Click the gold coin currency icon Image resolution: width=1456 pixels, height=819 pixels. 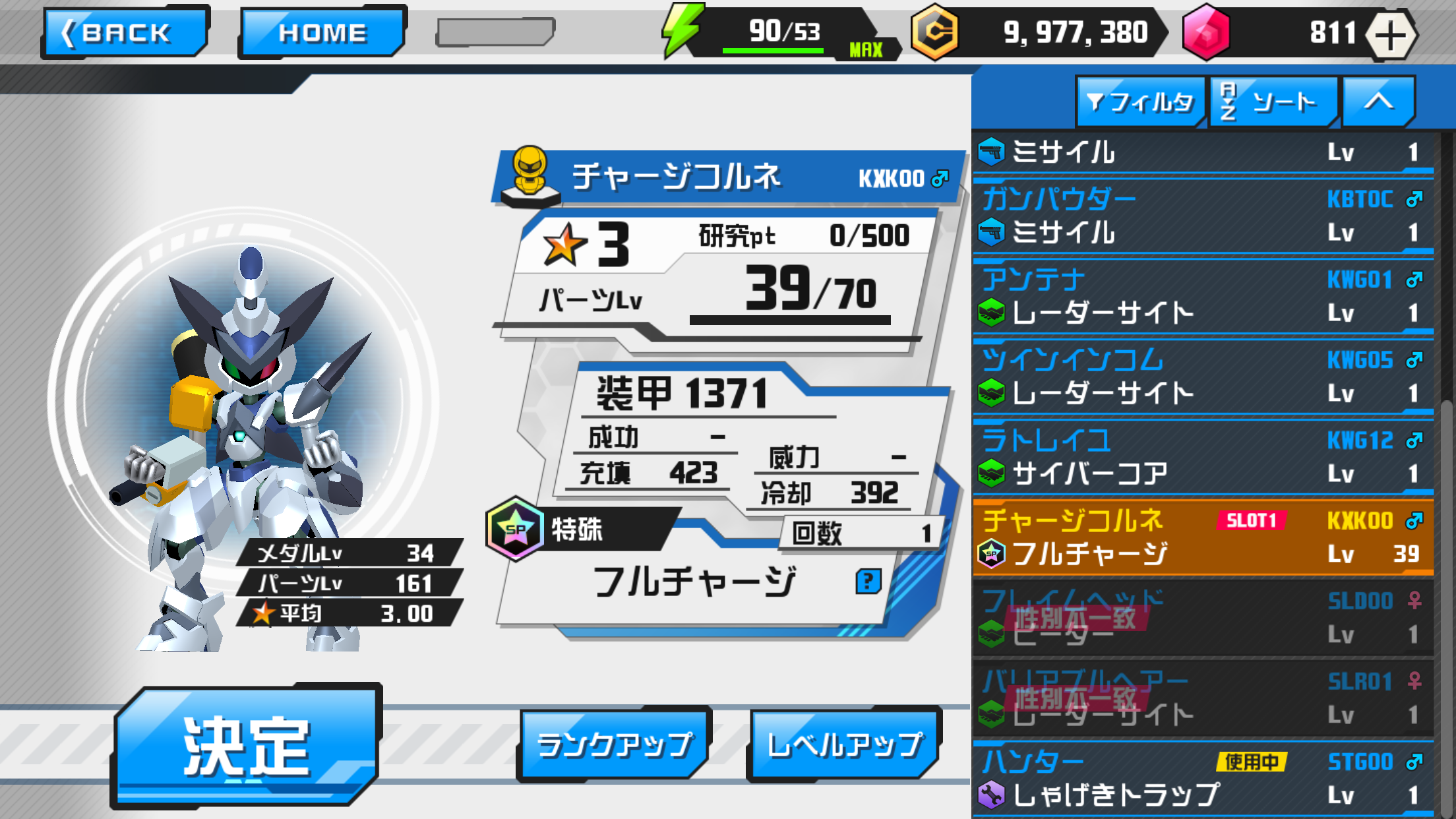click(936, 33)
